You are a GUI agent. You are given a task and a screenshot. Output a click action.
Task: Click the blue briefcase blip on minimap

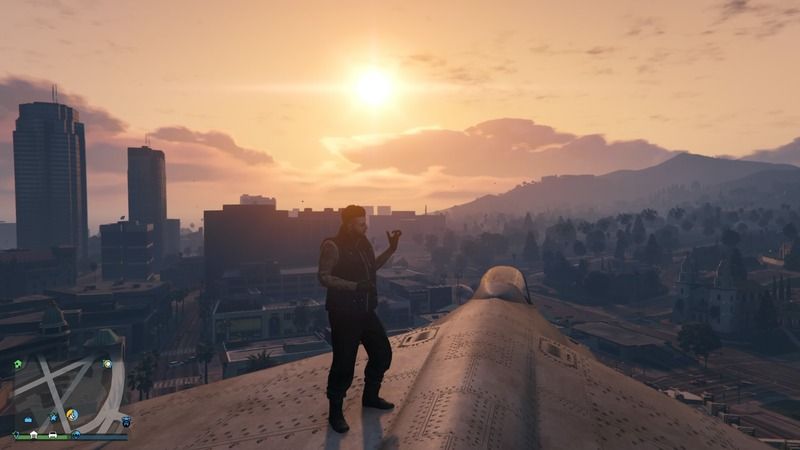(x=28, y=419)
